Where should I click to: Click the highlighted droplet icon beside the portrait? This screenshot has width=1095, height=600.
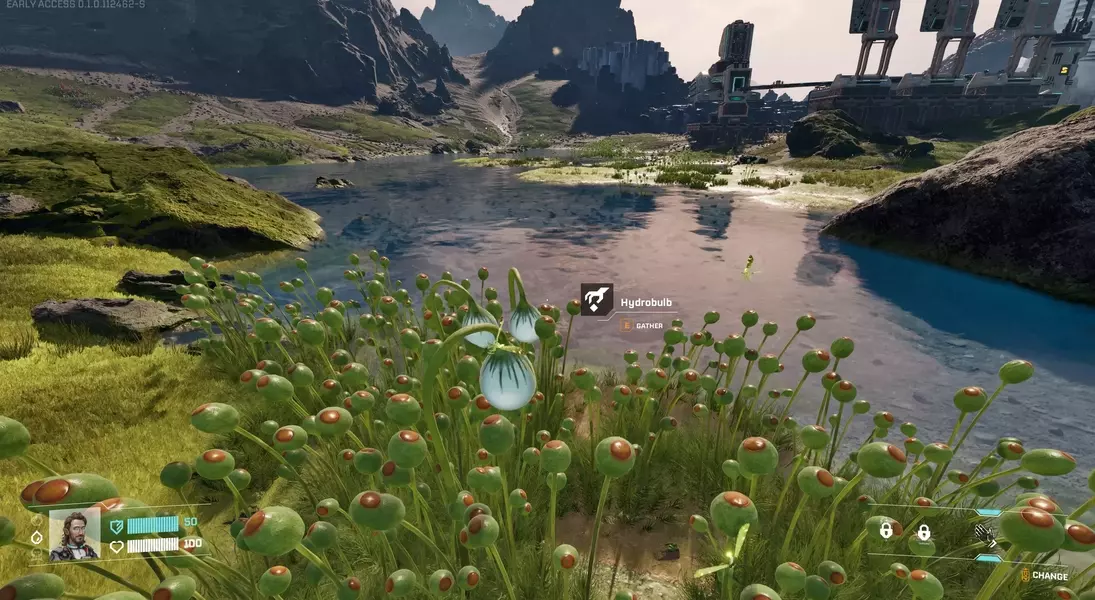click(37, 537)
